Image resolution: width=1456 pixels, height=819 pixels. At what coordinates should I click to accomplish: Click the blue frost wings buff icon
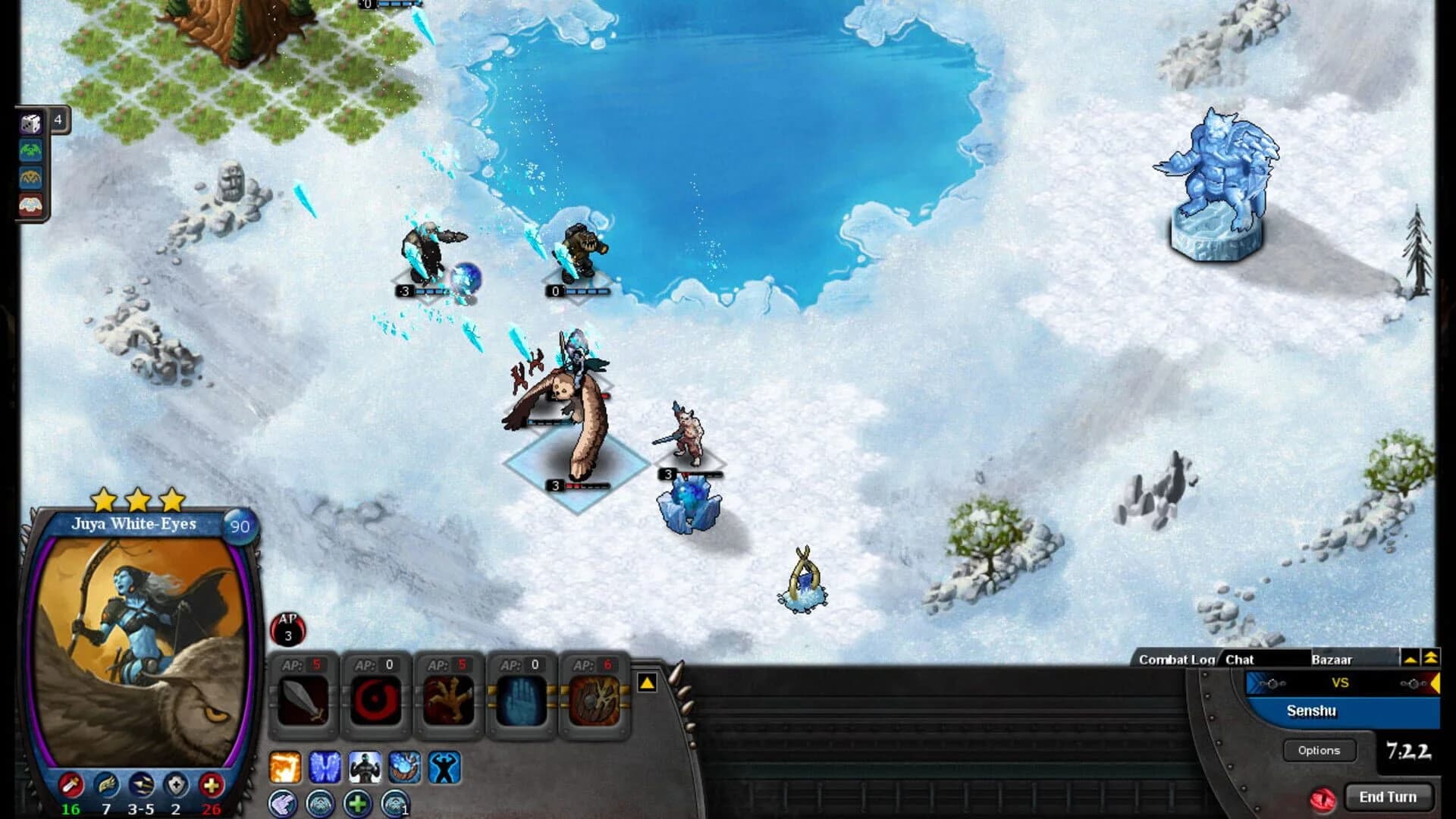click(x=325, y=766)
